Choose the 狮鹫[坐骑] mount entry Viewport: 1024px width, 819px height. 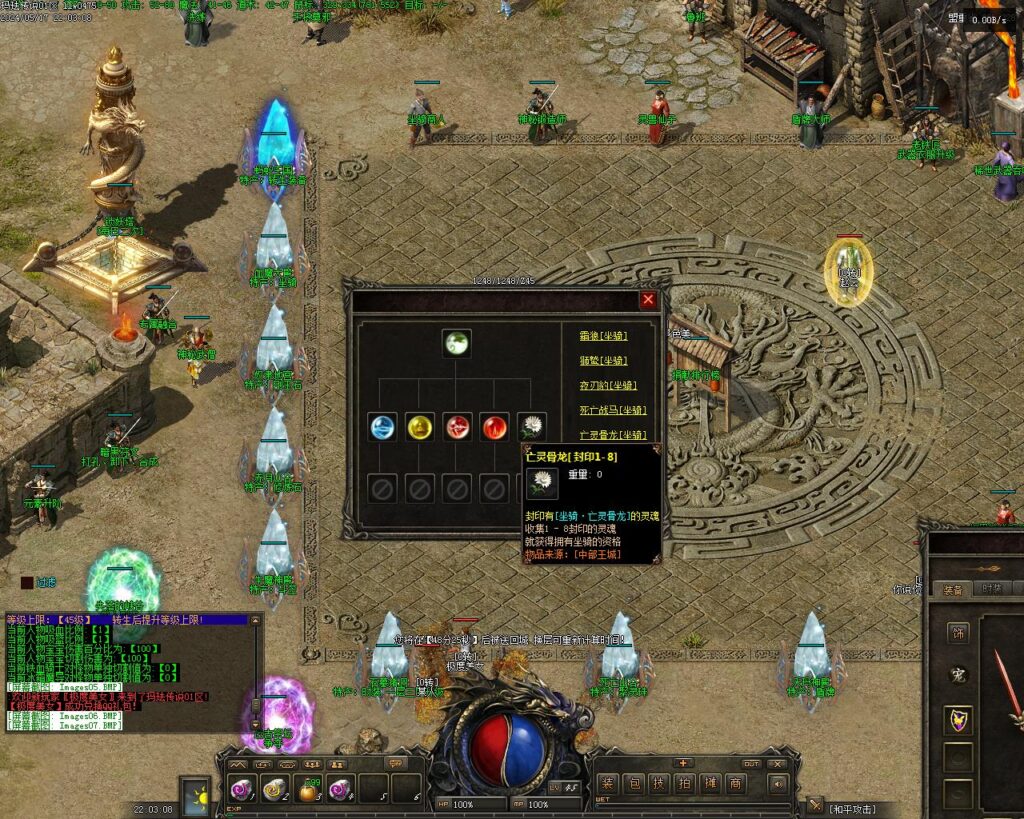coord(603,361)
